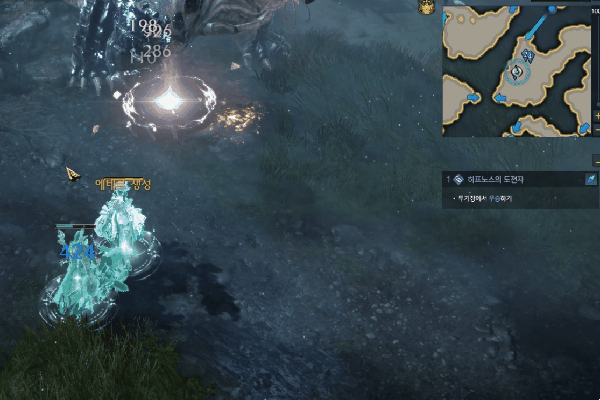Click the minimap zoom-in plus button
Image resolution: width=600 pixels, height=400 pixels.
[x=596, y=115]
